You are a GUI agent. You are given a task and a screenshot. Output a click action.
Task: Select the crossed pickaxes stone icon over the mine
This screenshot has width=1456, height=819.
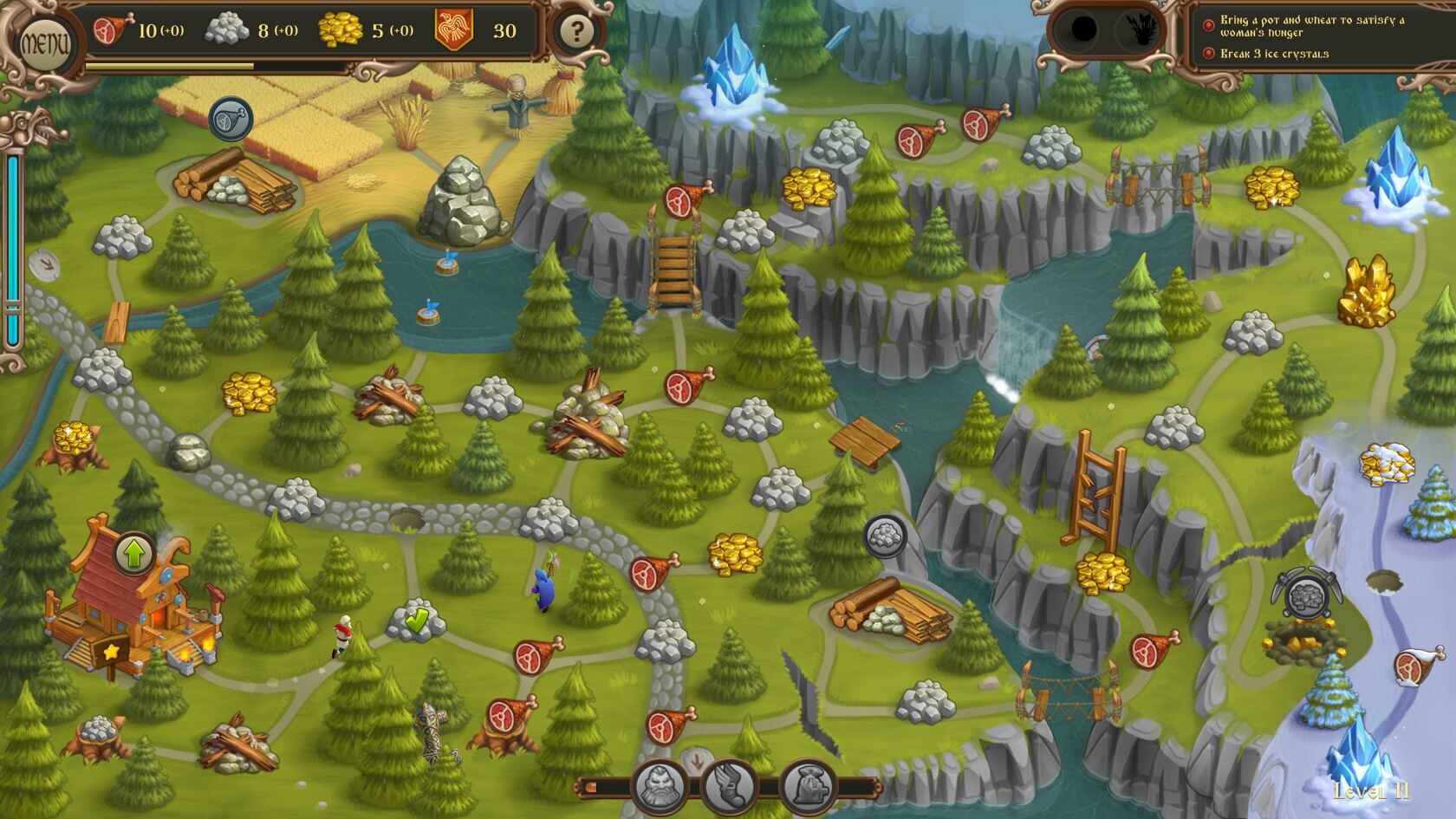click(x=1306, y=595)
